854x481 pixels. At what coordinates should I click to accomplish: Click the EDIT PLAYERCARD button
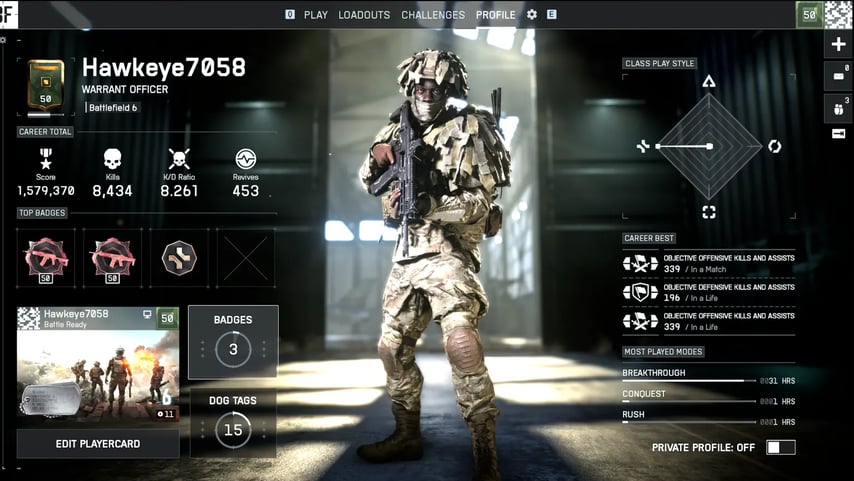[x=98, y=444]
